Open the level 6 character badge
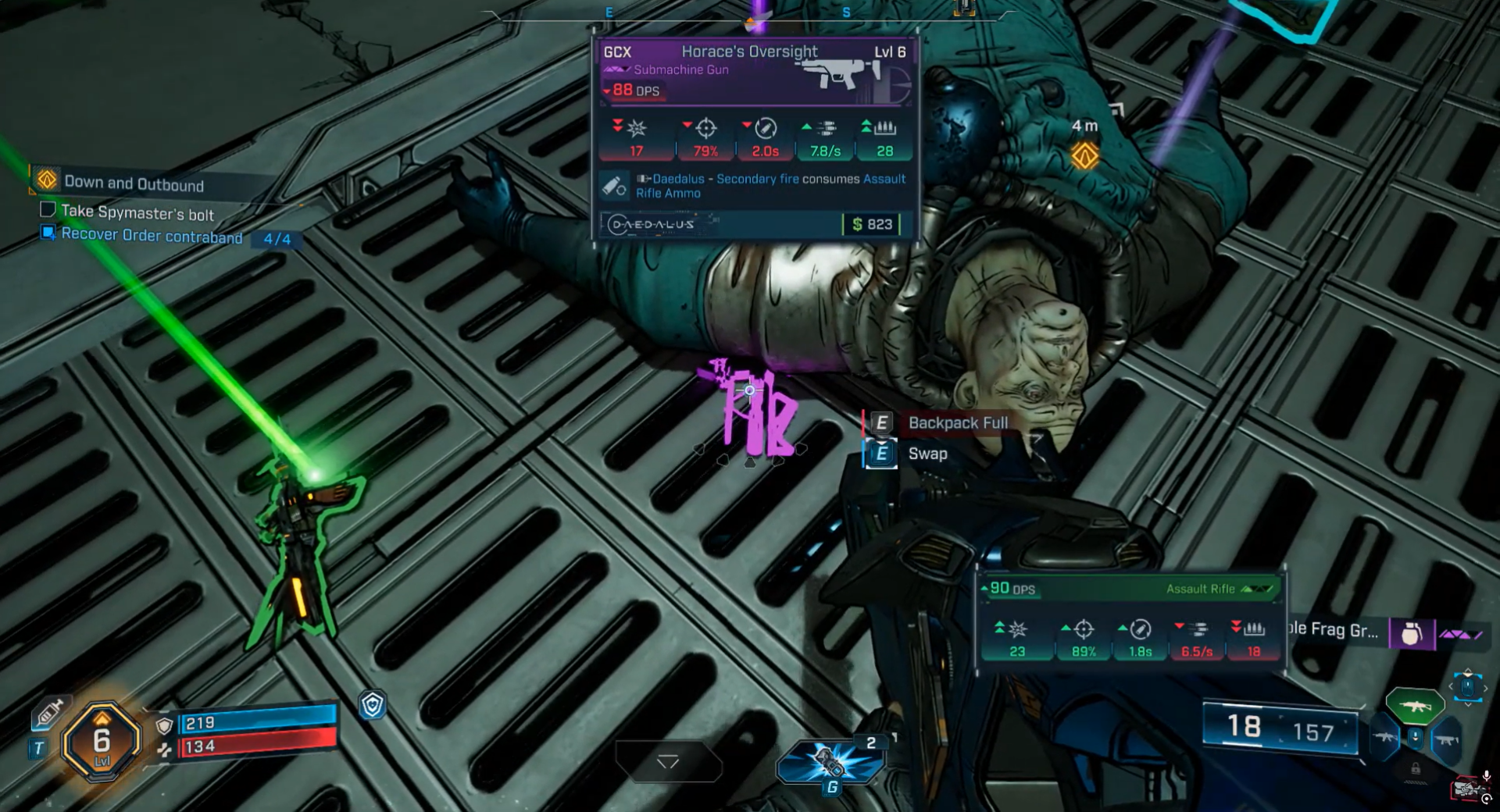1500x812 pixels. [102, 740]
